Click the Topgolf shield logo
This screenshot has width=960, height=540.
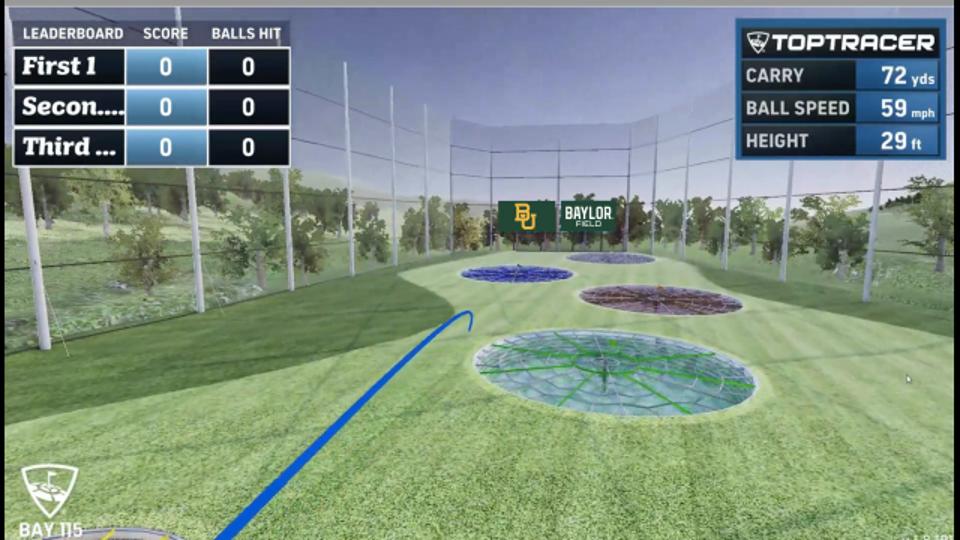click(x=49, y=490)
